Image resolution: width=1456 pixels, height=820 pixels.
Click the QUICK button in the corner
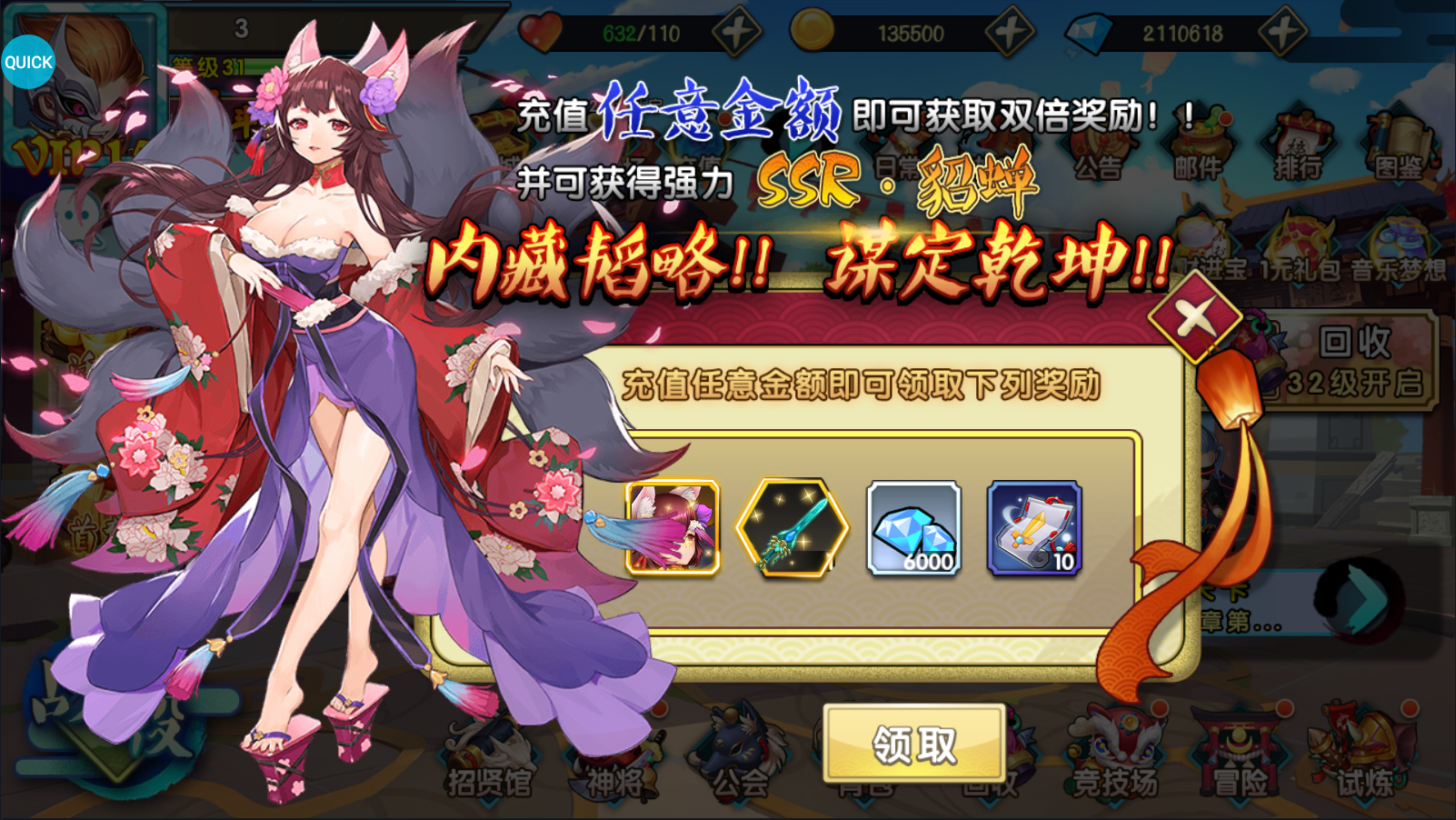click(x=27, y=62)
